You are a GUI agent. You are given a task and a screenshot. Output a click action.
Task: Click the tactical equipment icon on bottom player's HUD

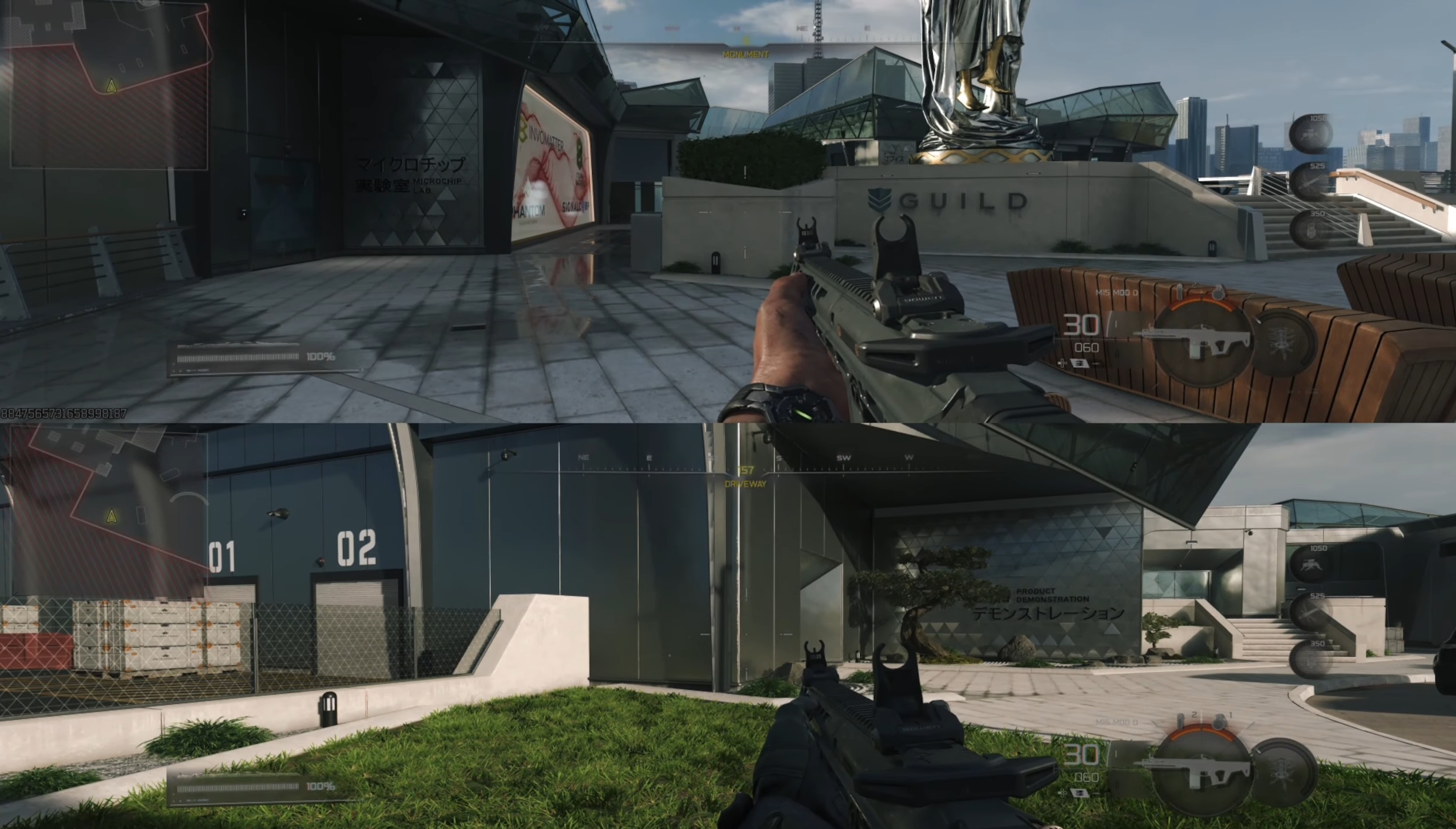(1181, 721)
